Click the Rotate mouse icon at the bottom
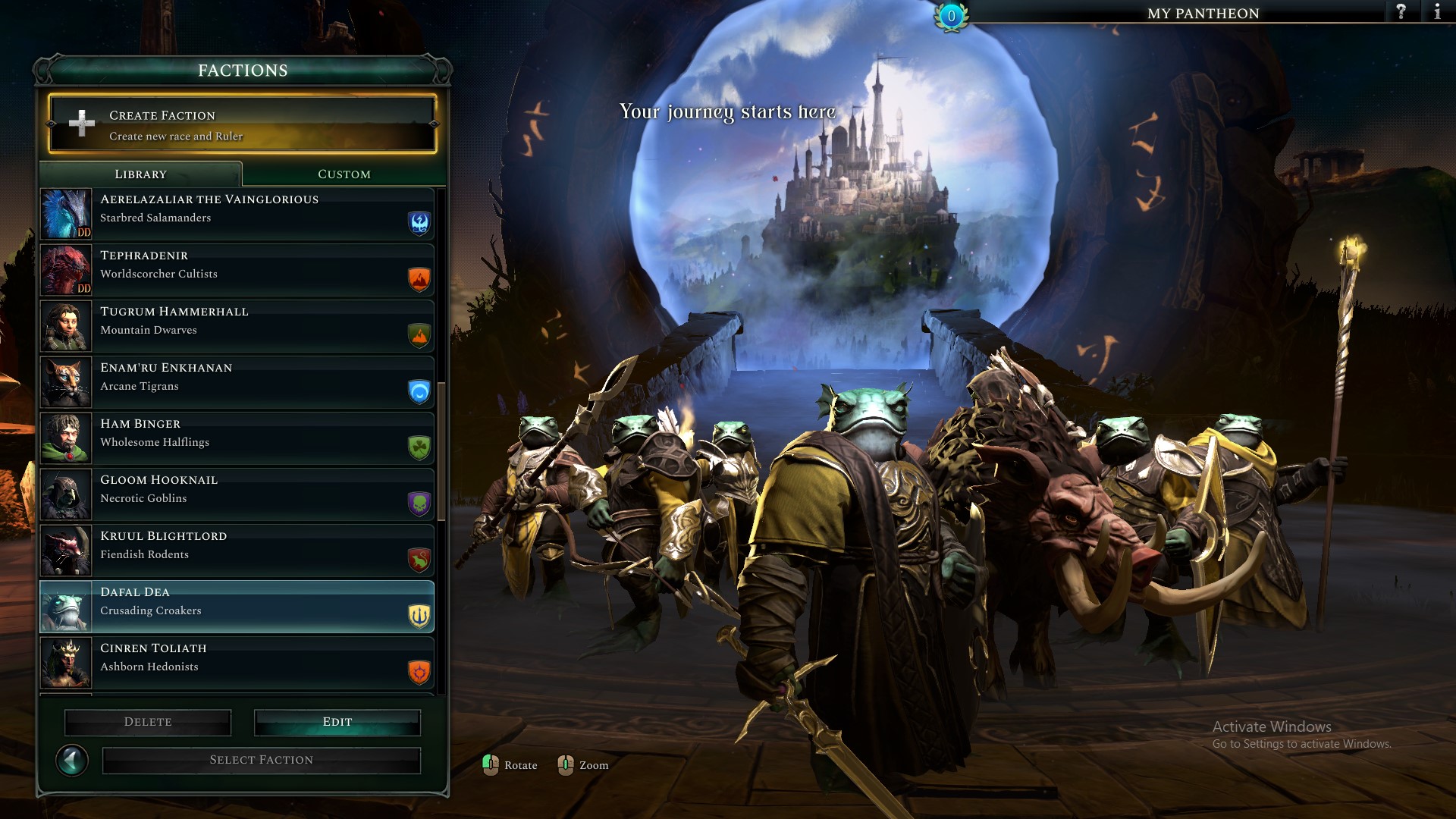The width and height of the screenshot is (1456, 819). 492,764
